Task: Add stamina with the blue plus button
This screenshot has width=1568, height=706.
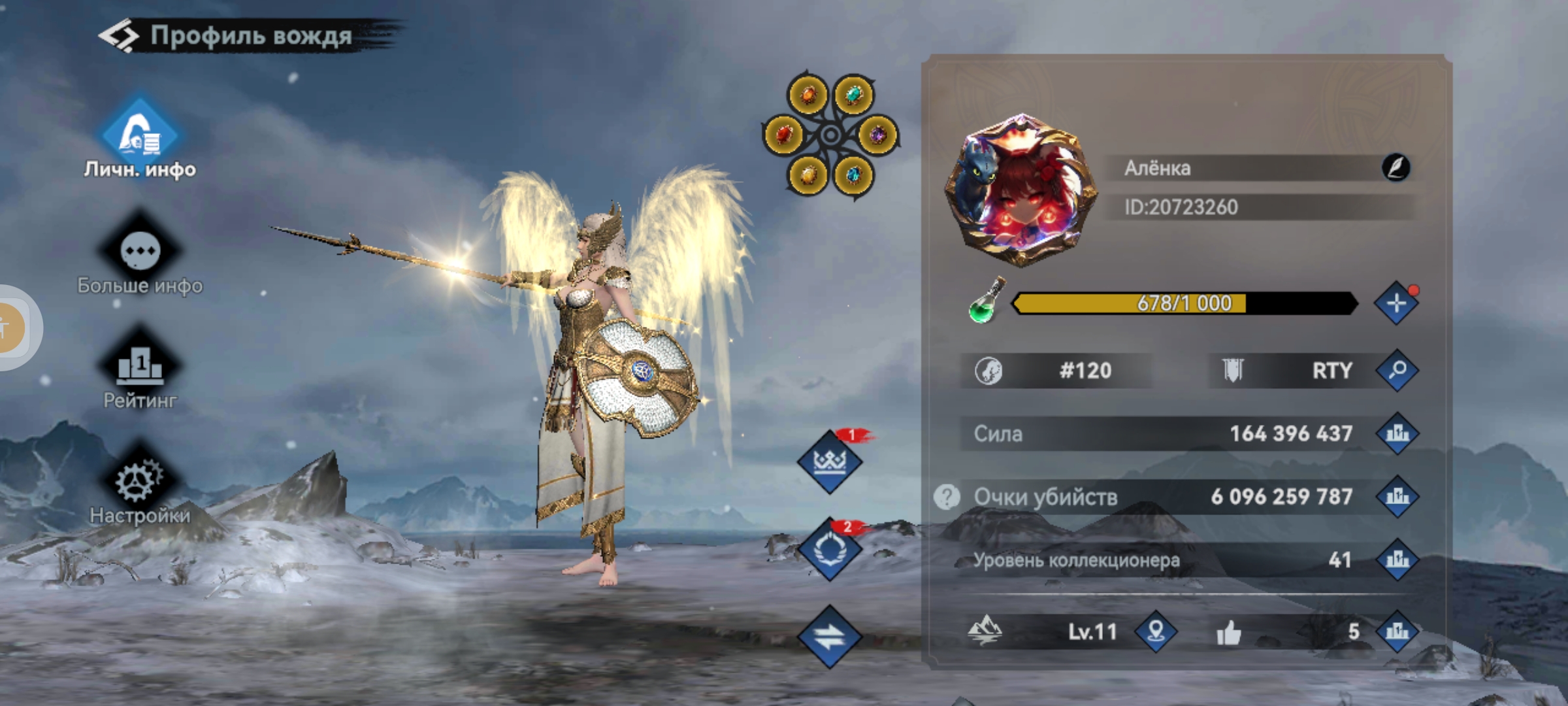Action: point(1396,303)
